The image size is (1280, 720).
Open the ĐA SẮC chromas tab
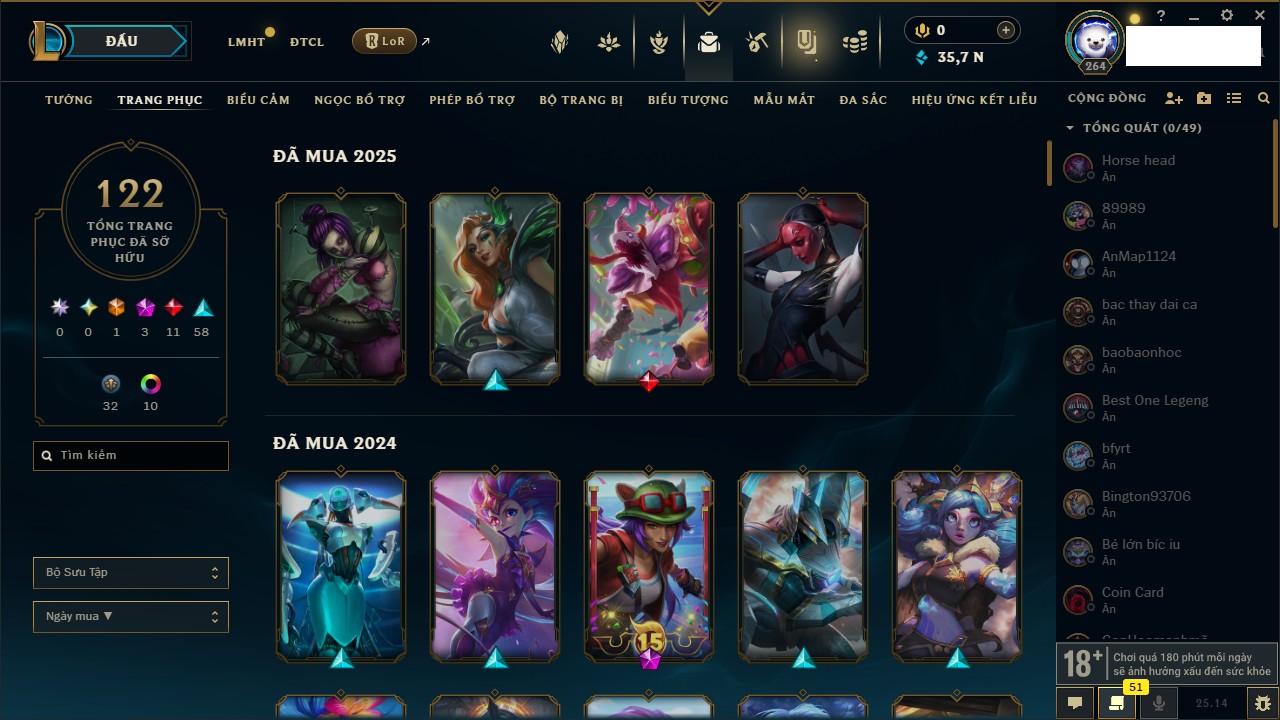pos(863,100)
